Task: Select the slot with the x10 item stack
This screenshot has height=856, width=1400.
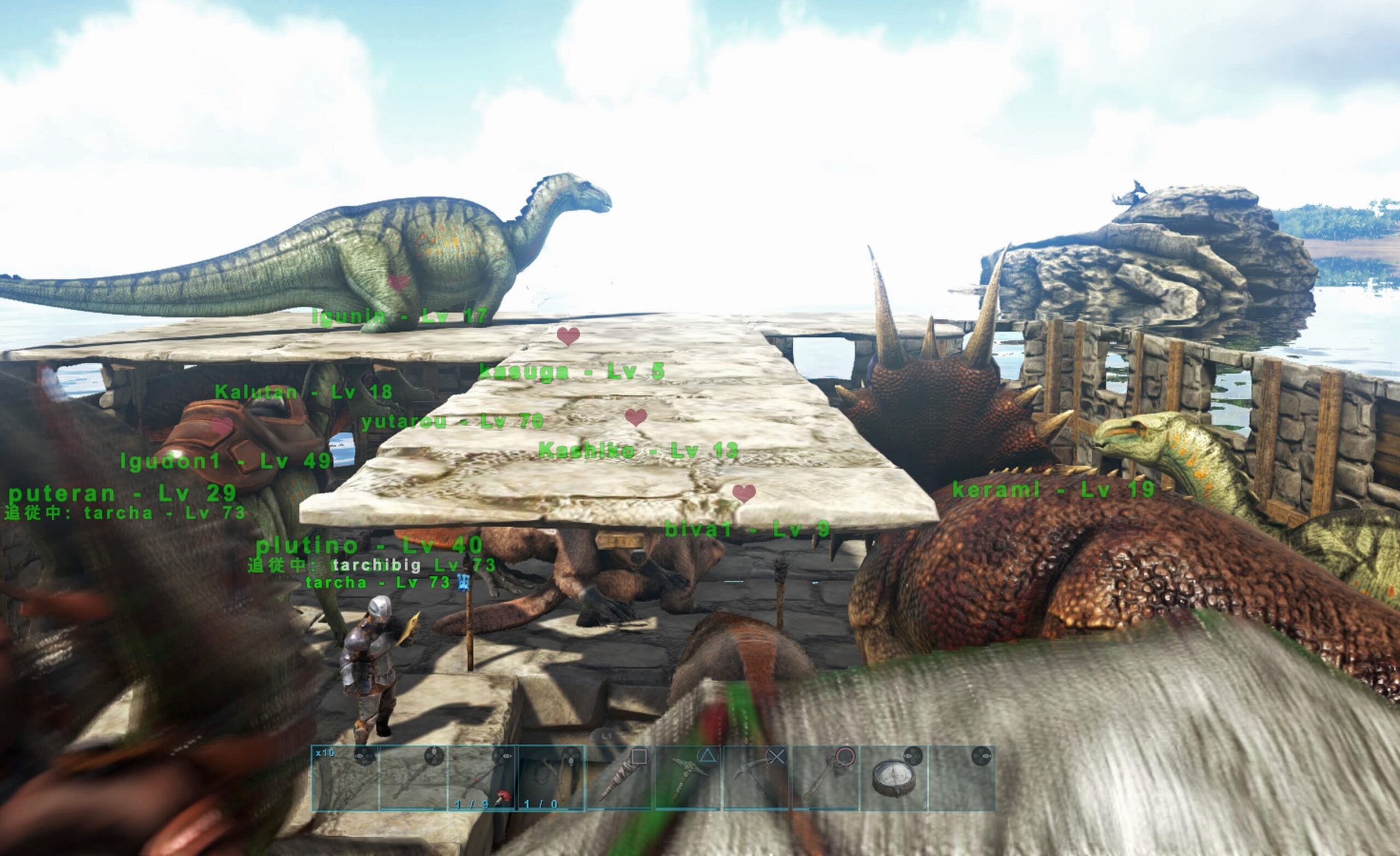Action: point(345,777)
